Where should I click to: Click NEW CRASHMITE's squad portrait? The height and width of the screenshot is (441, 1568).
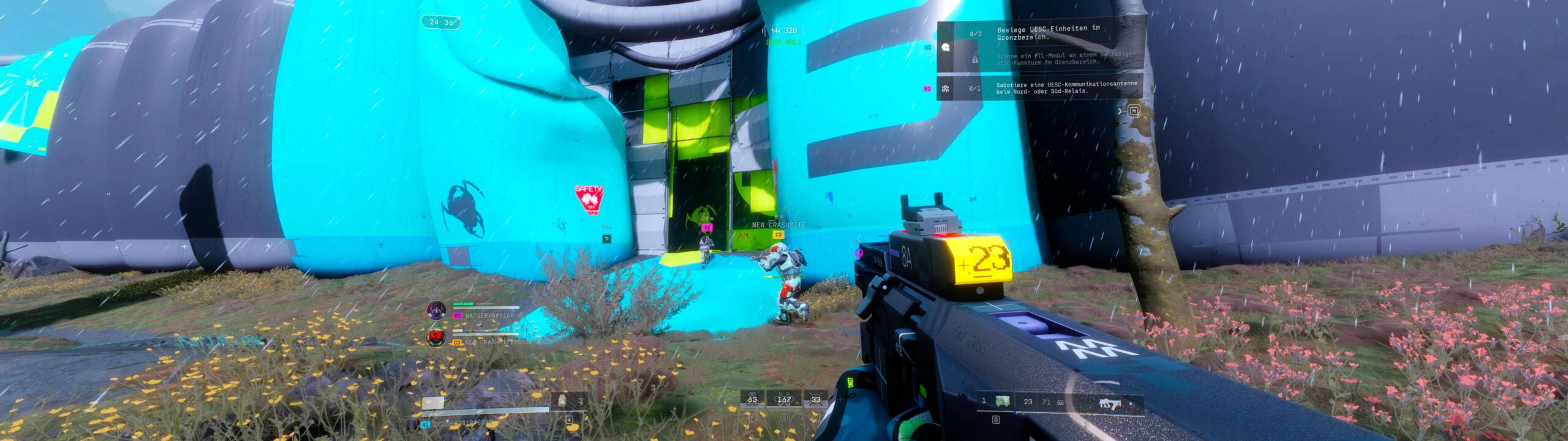coord(436,337)
